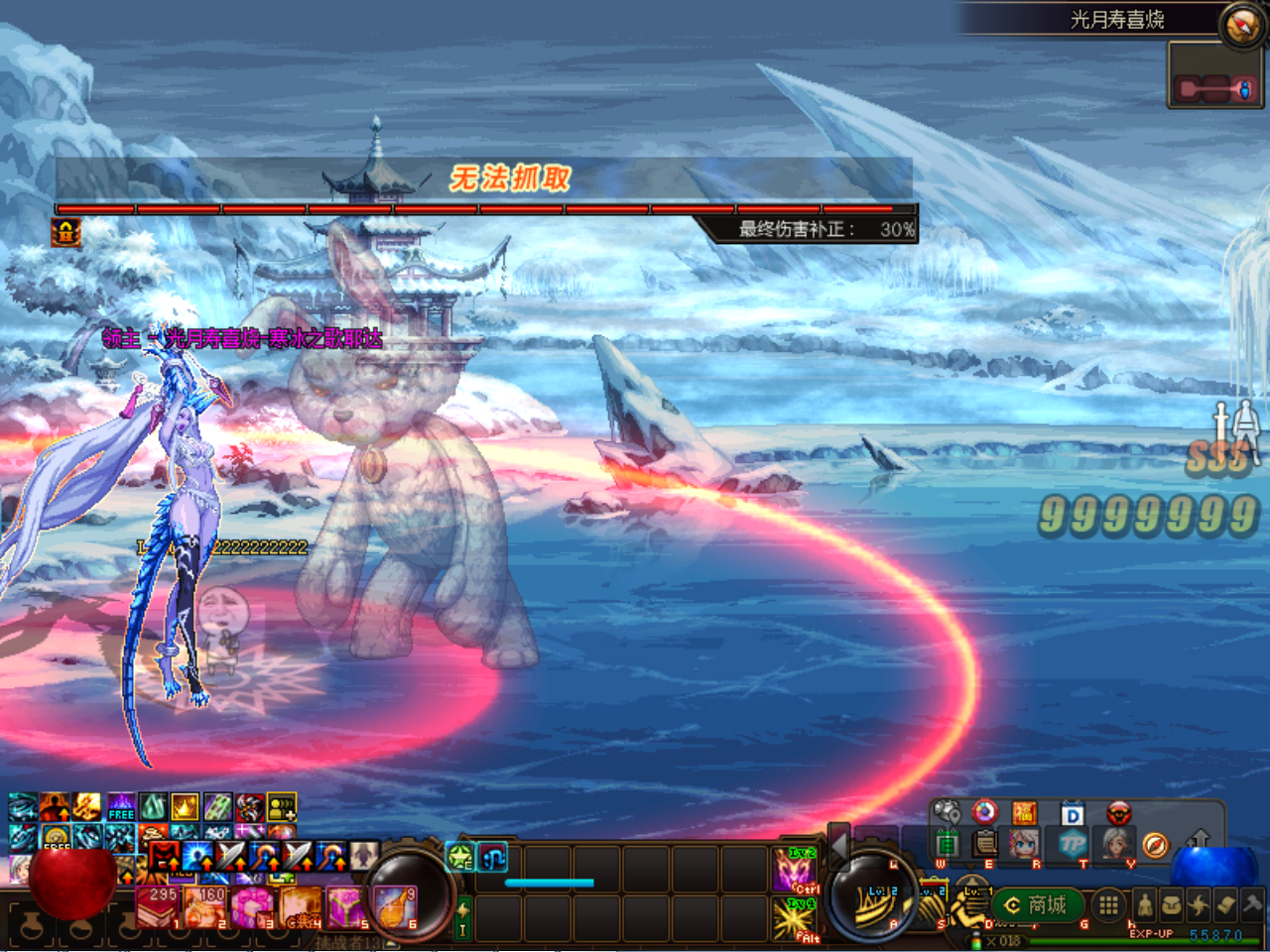Open the grid quick-menu above G key
This screenshot has height=952, width=1270.
coord(1107,905)
